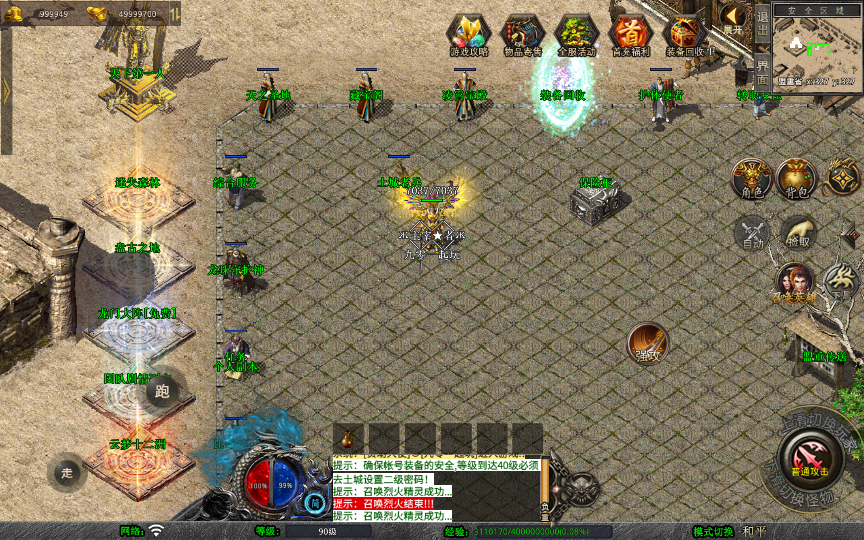Switch to 走 walk movement mode
864x540 pixels.
click(x=68, y=471)
